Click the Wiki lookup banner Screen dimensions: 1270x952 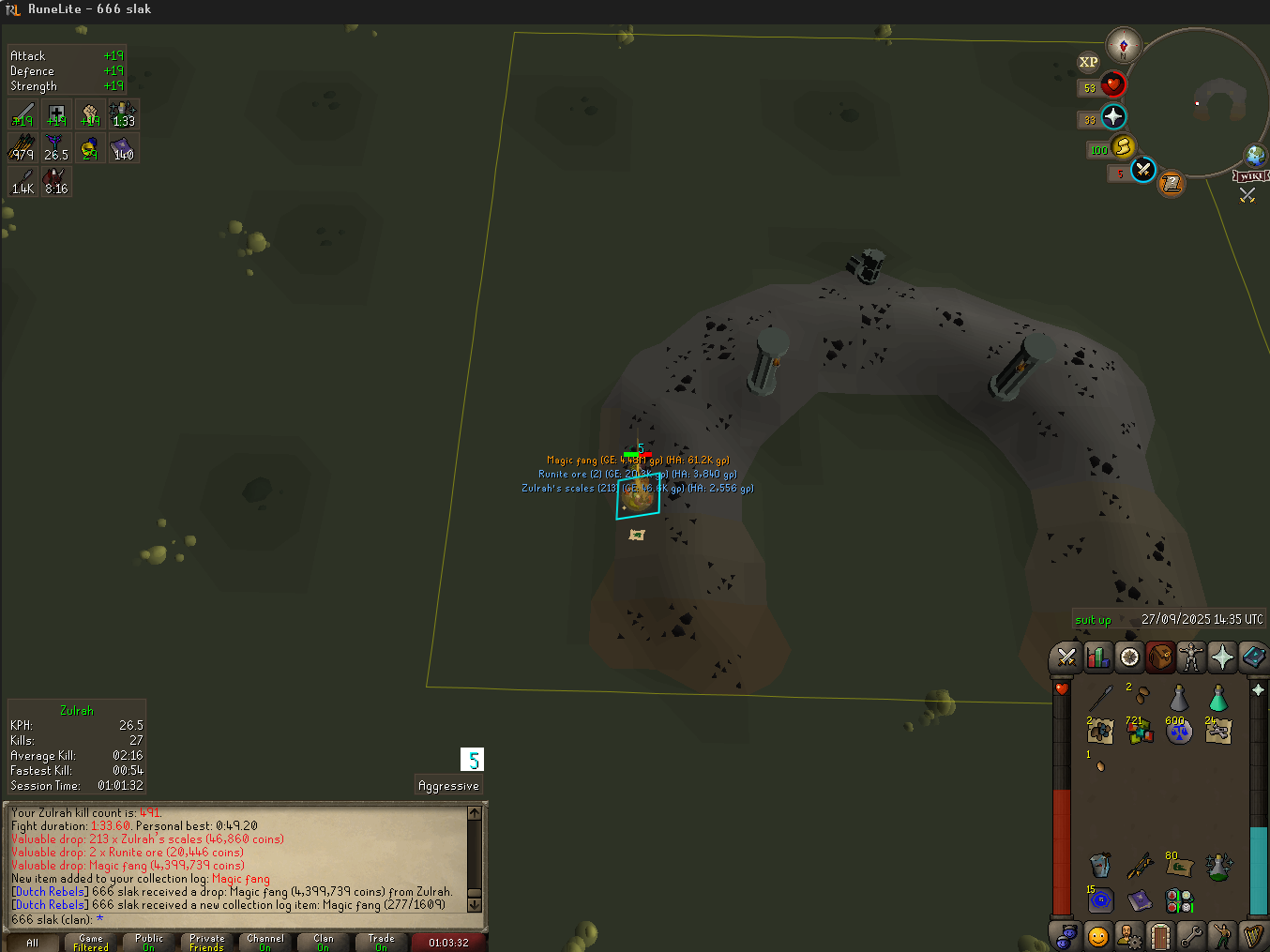click(x=1251, y=176)
